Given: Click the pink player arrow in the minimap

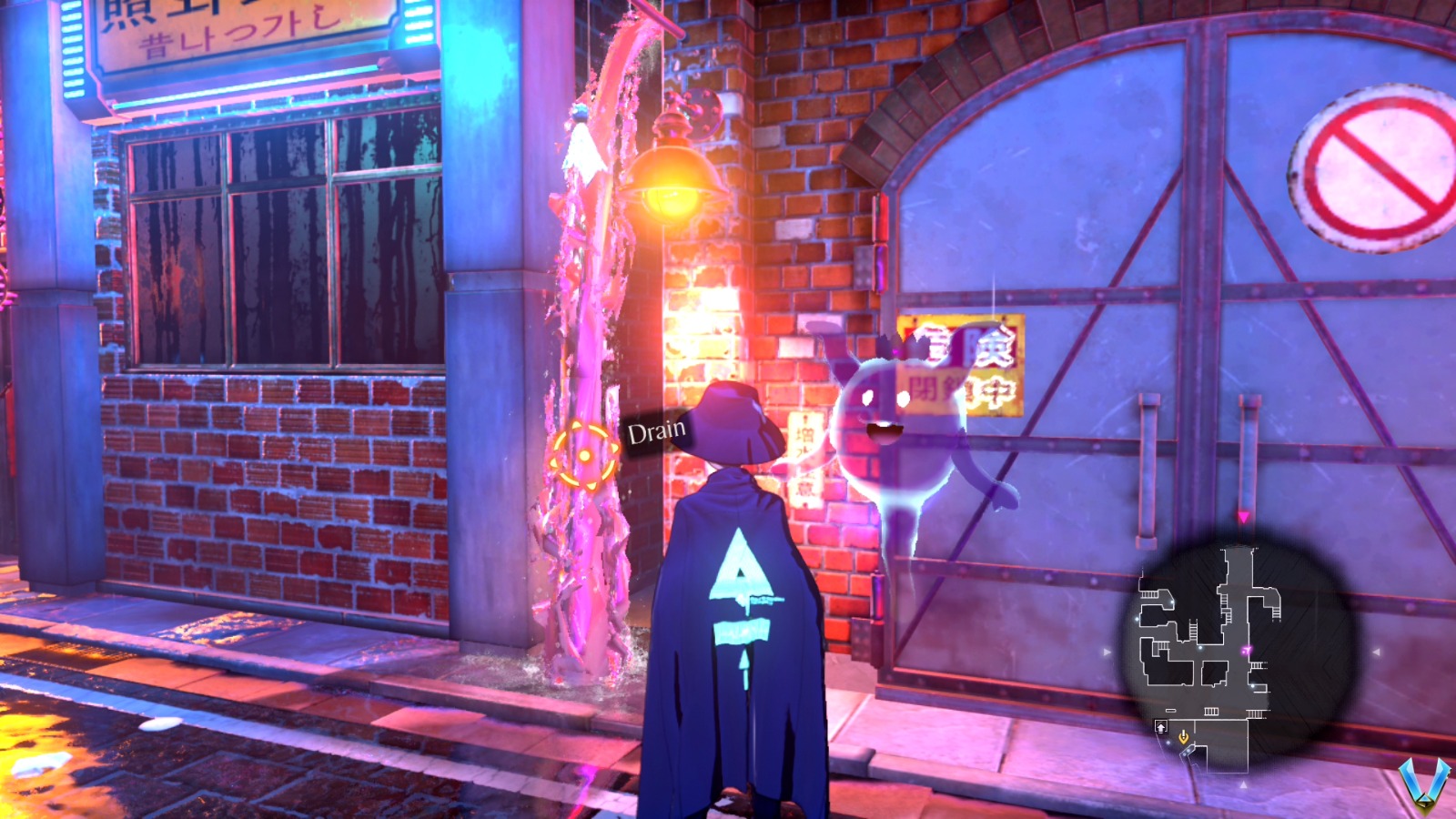Looking at the screenshot, I should point(1246,650).
